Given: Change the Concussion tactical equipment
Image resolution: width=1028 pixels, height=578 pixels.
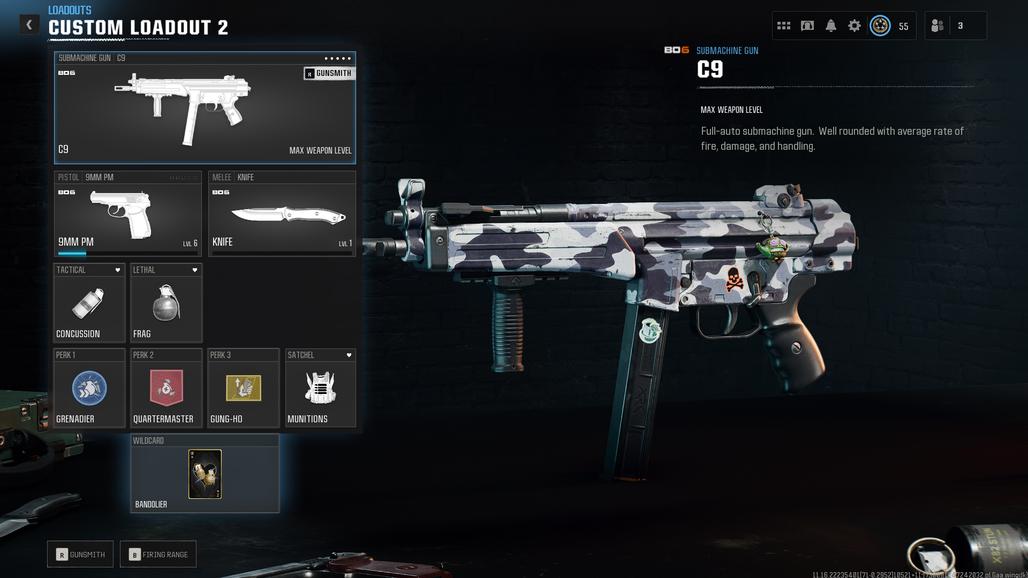Looking at the screenshot, I should tap(89, 304).
